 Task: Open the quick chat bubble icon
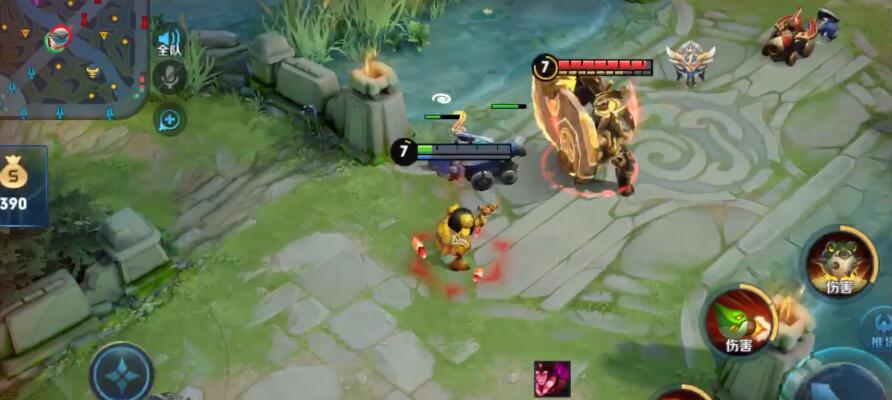[x=169, y=119]
